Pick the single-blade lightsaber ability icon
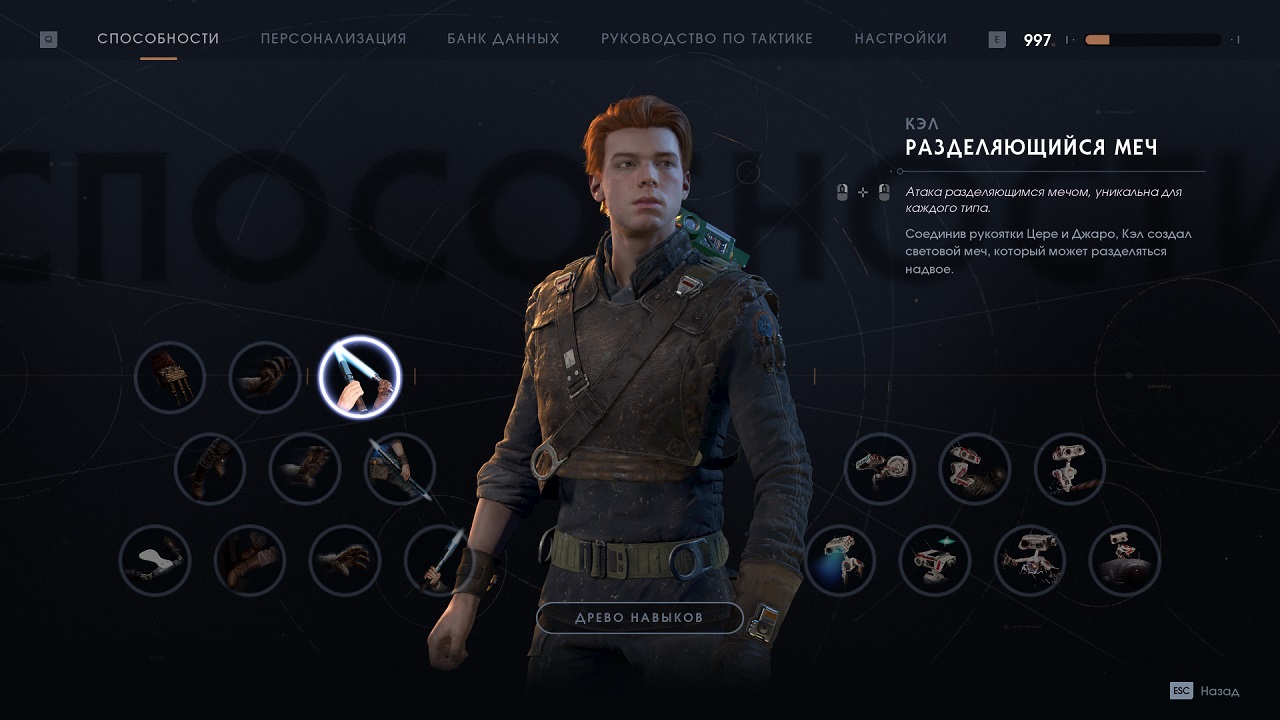This screenshot has width=1280, height=720. (x=439, y=560)
